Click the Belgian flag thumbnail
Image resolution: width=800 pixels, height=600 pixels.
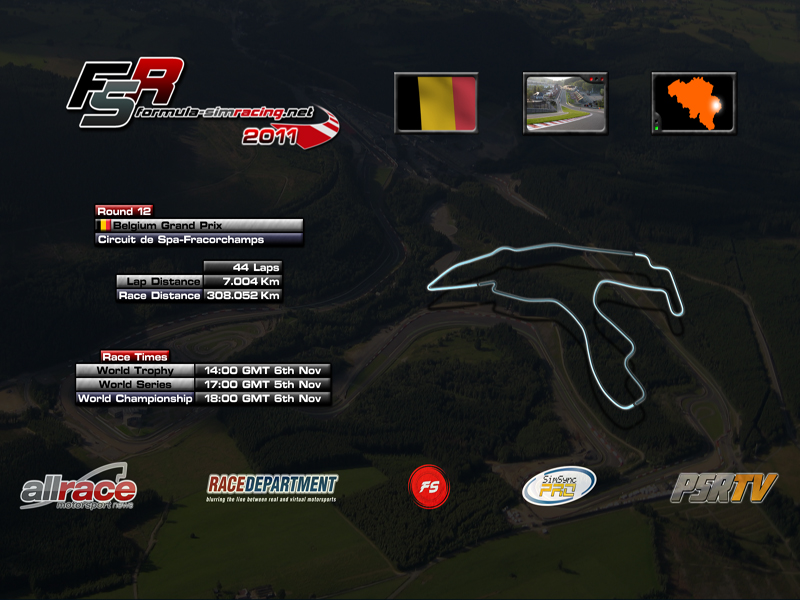pos(435,103)
